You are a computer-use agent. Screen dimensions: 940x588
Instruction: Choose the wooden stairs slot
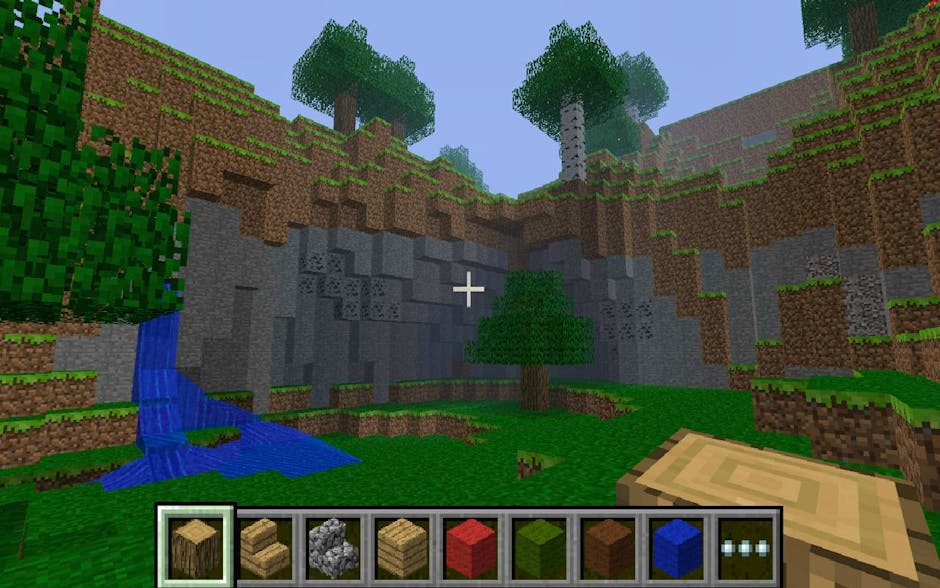pyautogui.click(x=265, y=546)
